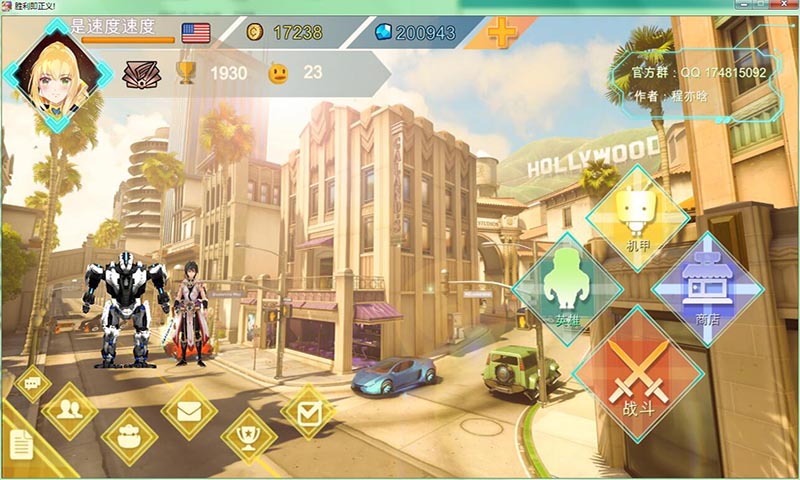Screen dimensions: 800x480
Task: Show the trophy achievements icon
Action: (x=248, y=436)
